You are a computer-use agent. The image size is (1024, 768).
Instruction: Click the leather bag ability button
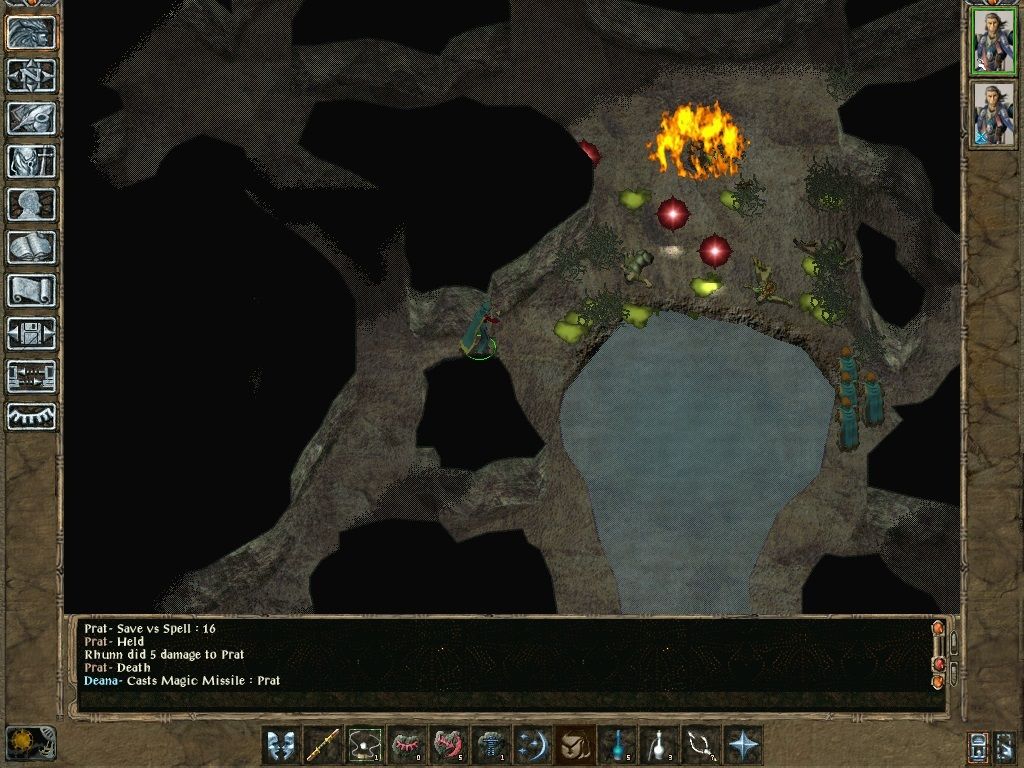pos(575,745)
